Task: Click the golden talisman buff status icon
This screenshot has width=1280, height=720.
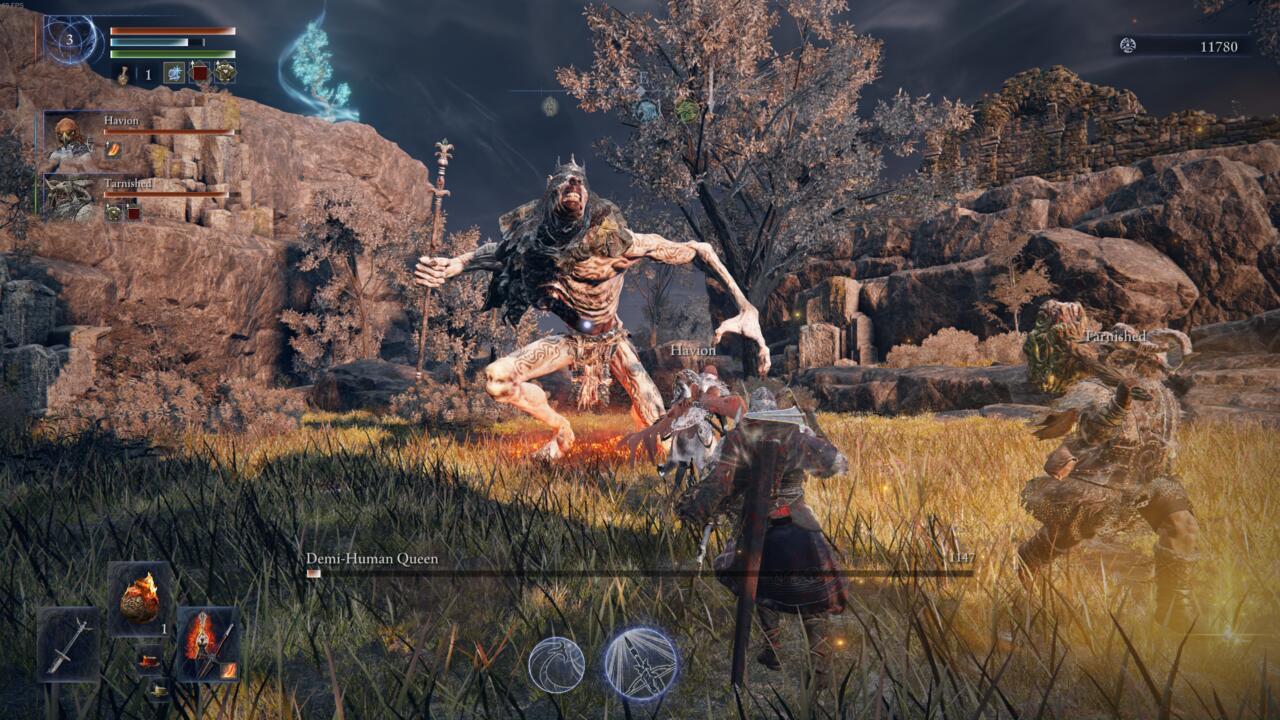Action: pos(225,73)
